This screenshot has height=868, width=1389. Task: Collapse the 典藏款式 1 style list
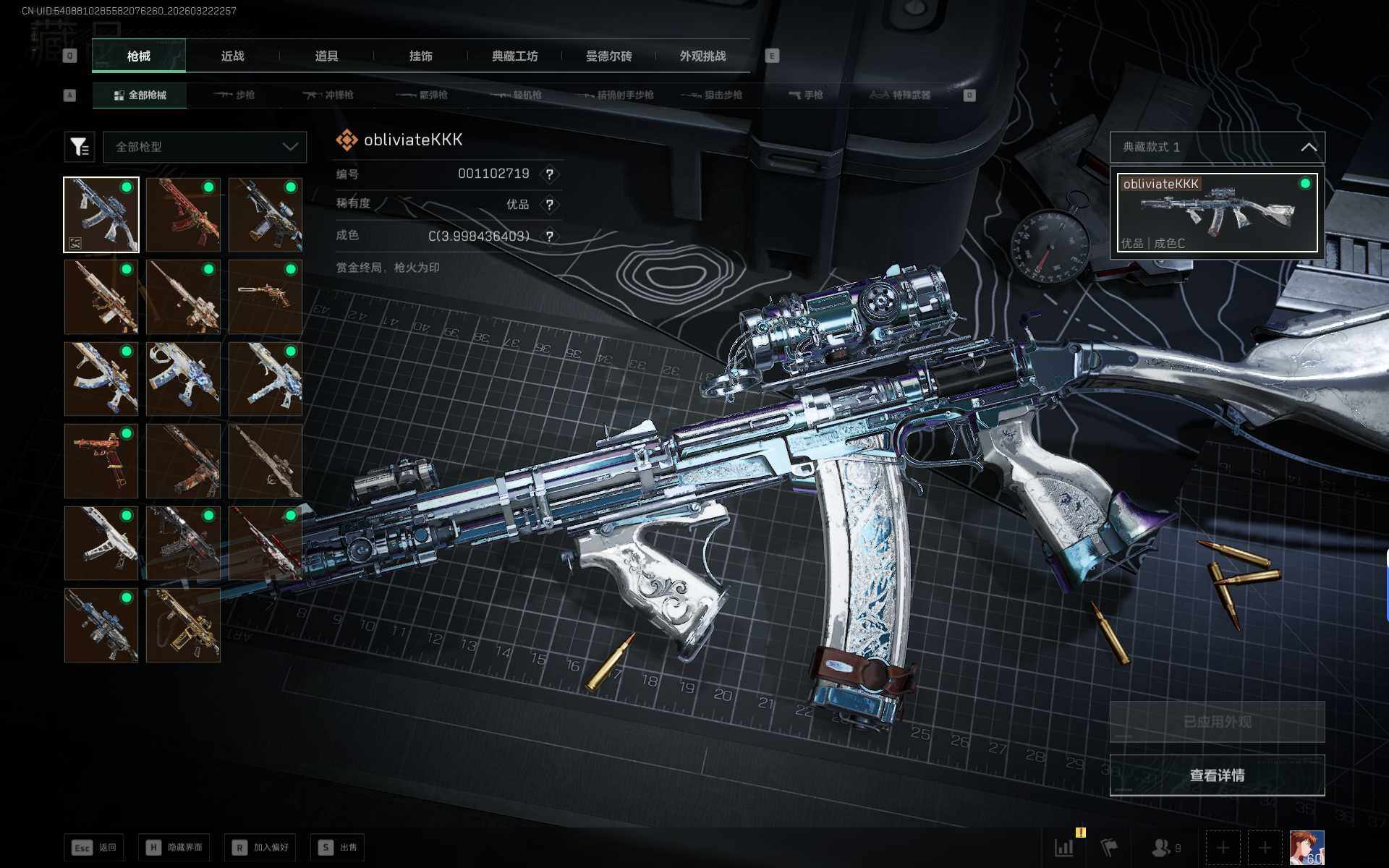tap(1308, 147)
